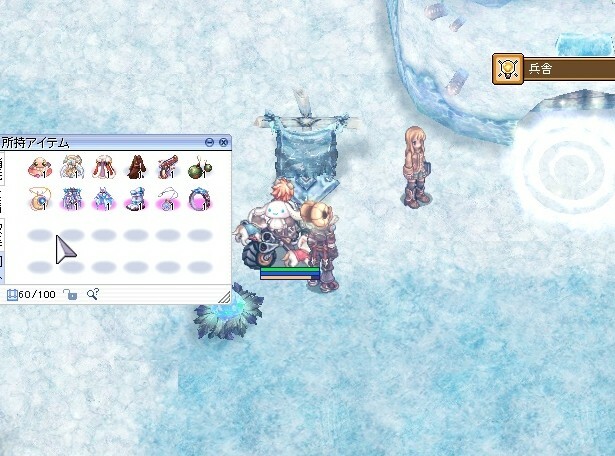This screenshot has width=615, height=456.
Task: Open the inventory search magnifier
Action: (93, 295)
